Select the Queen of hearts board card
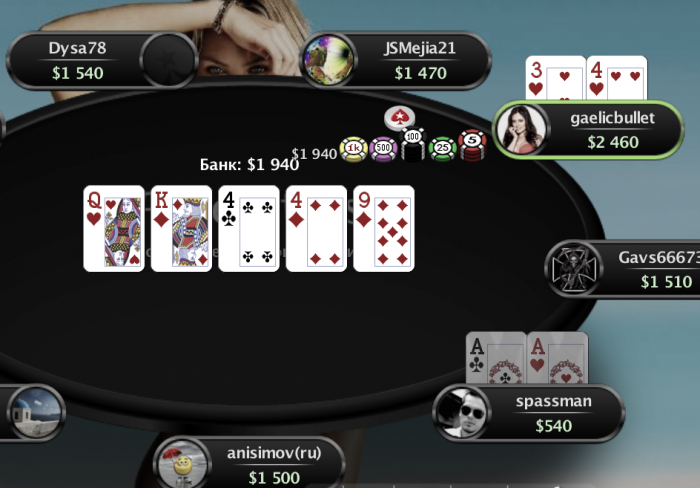This screenshot has width=700, height=488. pos(113,228)
